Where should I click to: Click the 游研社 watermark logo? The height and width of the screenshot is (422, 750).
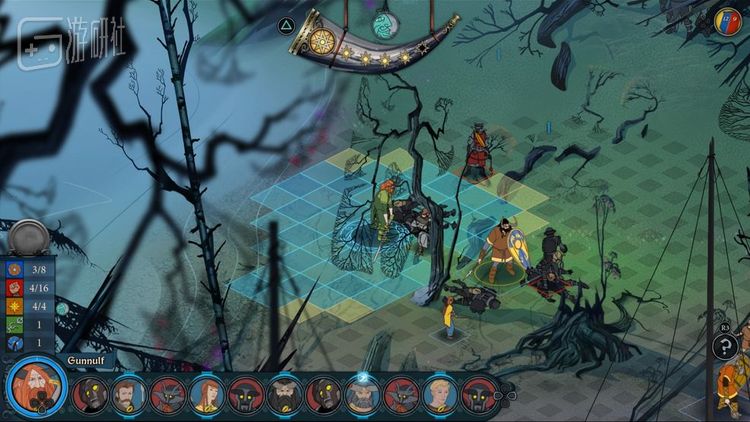click(58, 43)
